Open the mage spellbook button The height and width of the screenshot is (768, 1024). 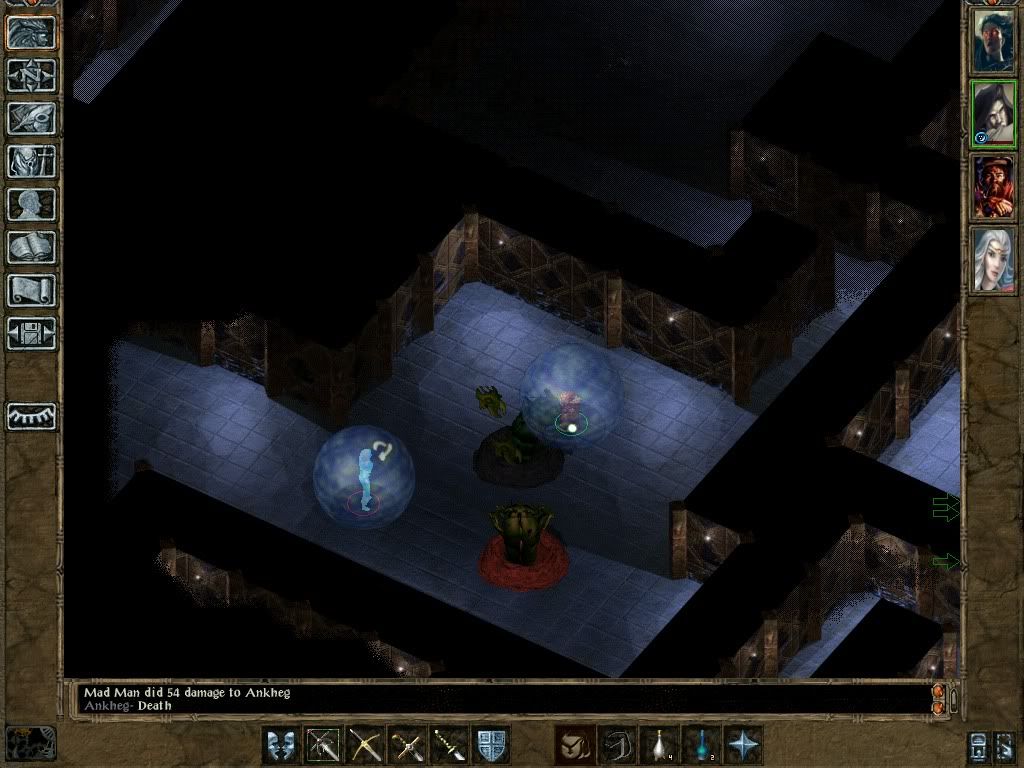(x=32, y=247)
